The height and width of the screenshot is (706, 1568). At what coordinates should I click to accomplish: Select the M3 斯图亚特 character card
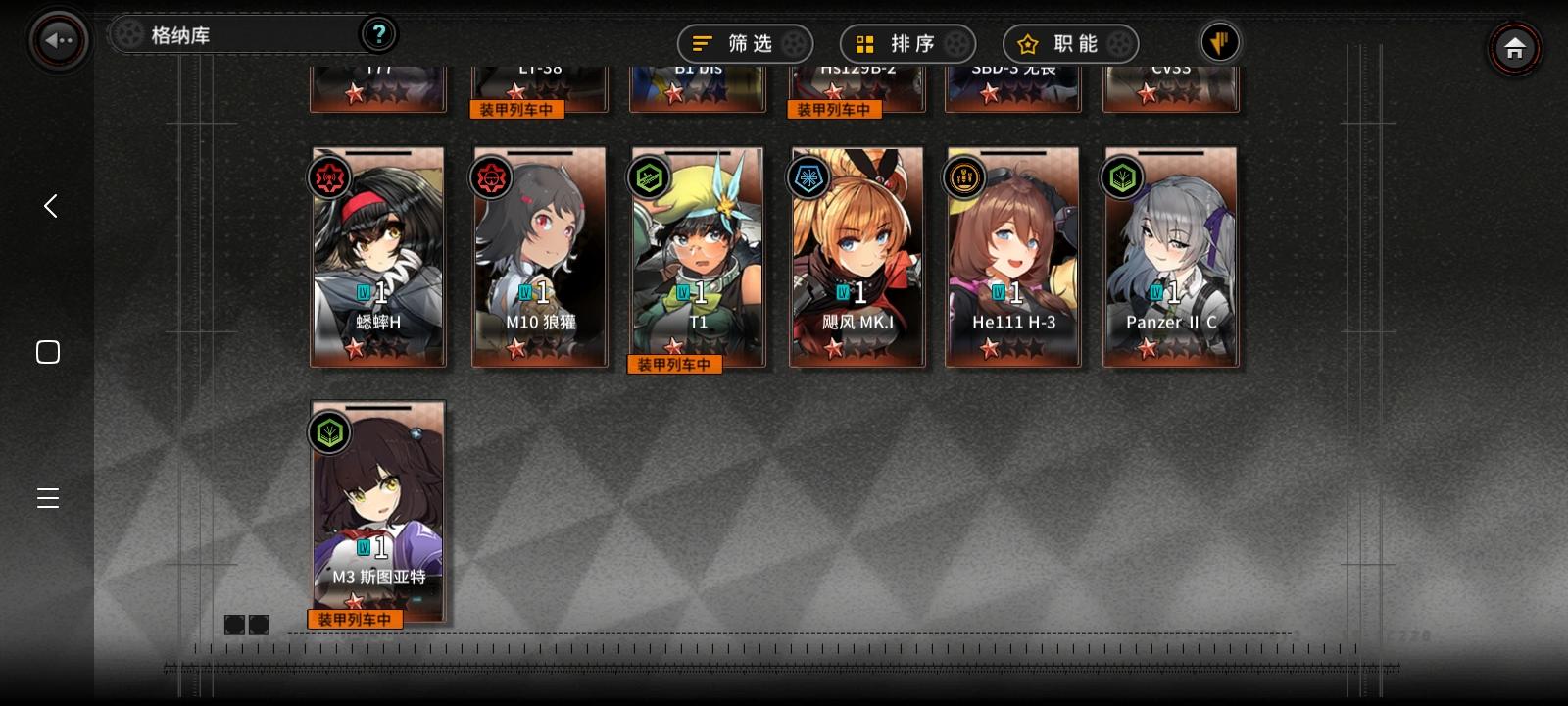tap(378, 510)
